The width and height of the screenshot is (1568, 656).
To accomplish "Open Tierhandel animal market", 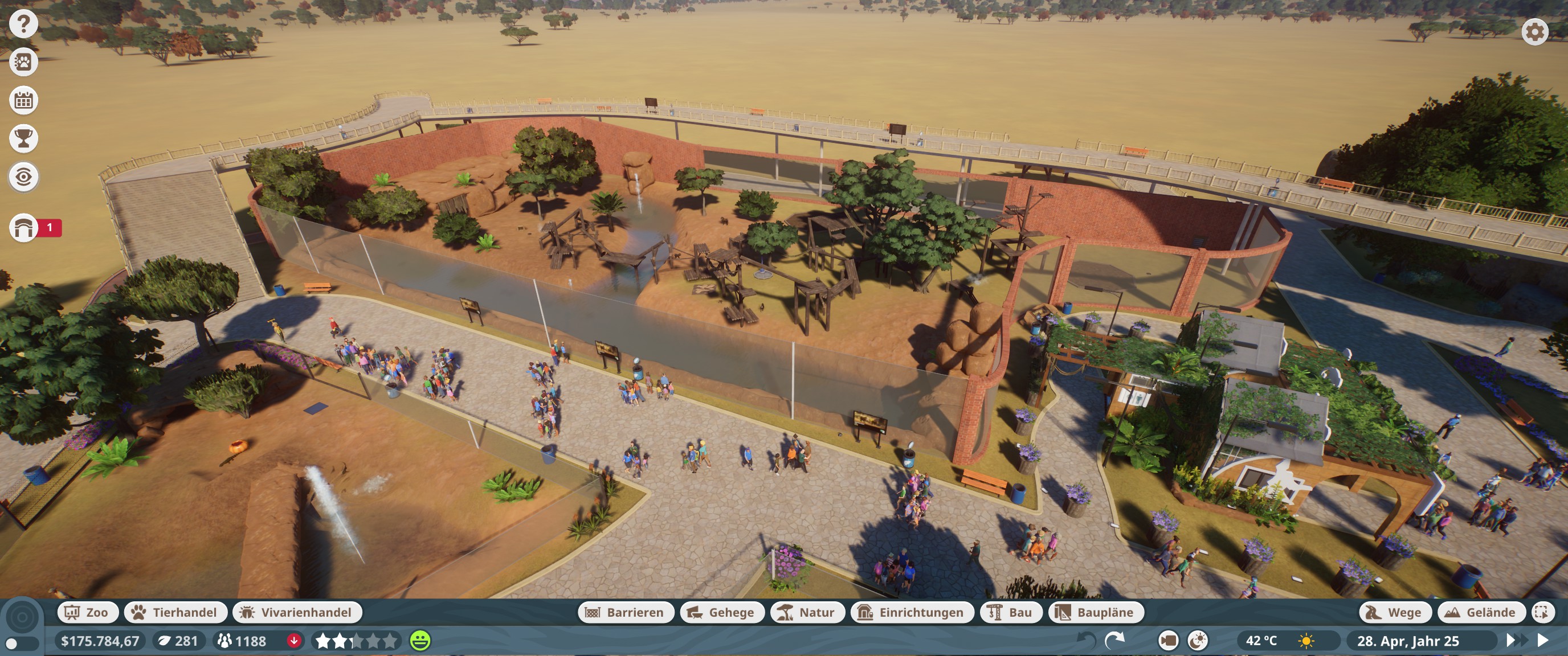I will coord(175,612).
